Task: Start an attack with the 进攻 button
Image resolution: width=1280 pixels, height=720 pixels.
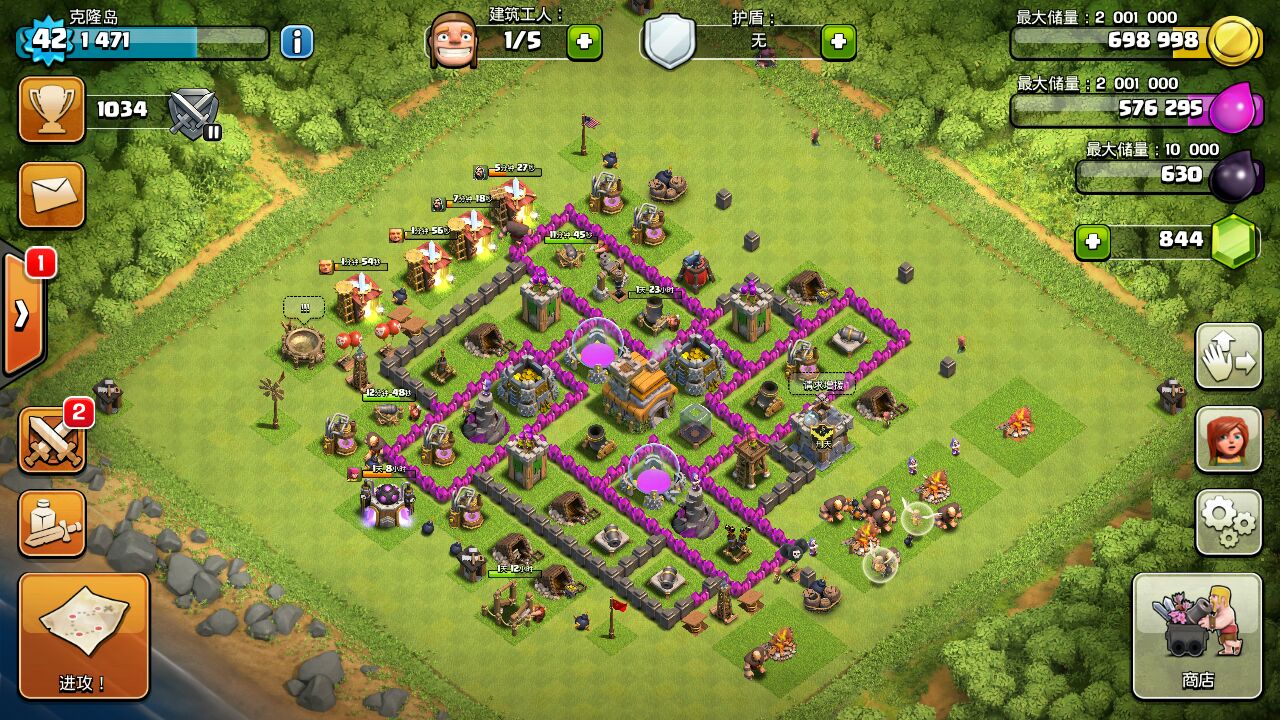Action: pyautogui.click(x=84, y=636)
